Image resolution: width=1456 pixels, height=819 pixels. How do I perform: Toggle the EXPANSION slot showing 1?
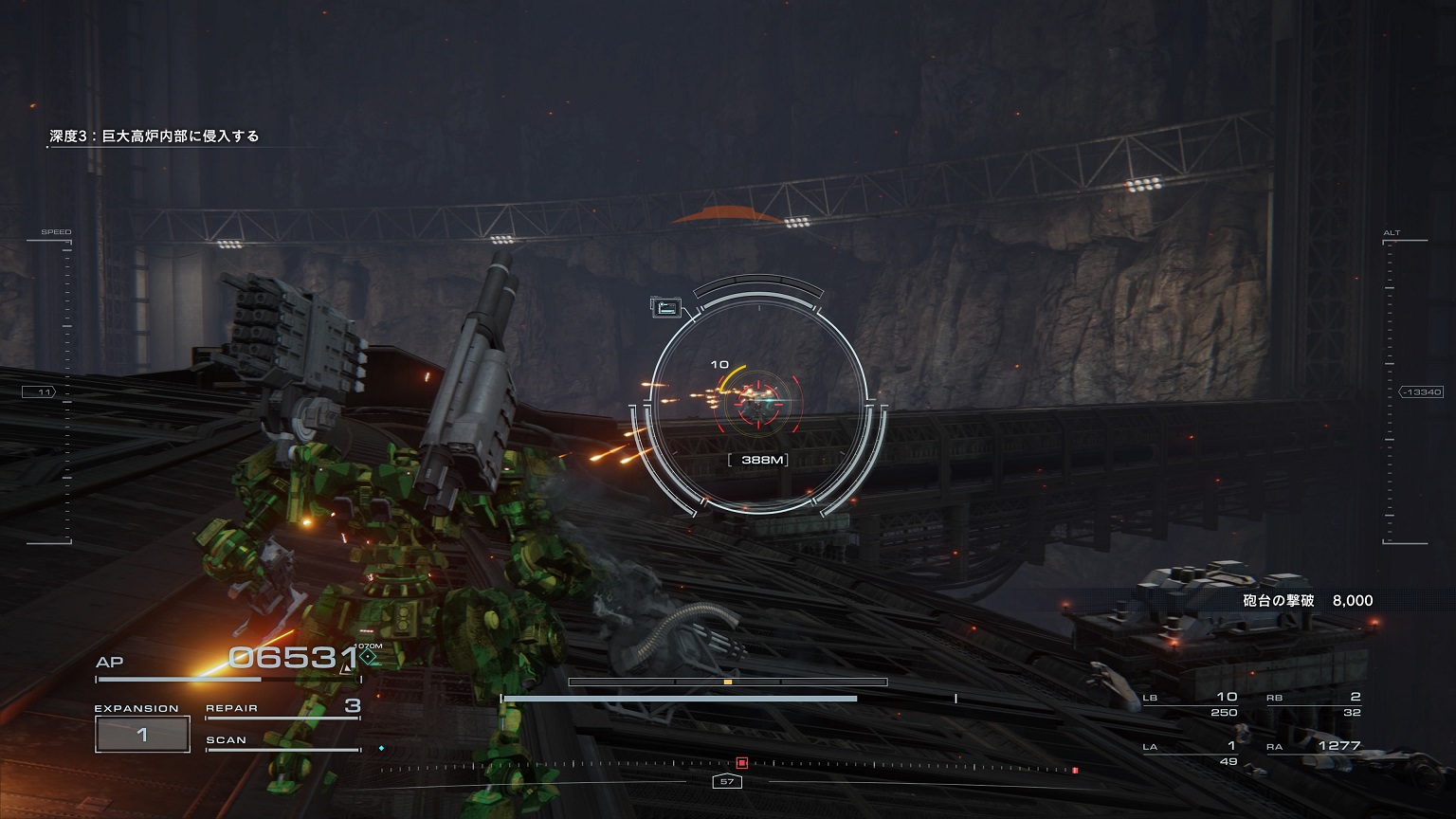pos(142,734)
